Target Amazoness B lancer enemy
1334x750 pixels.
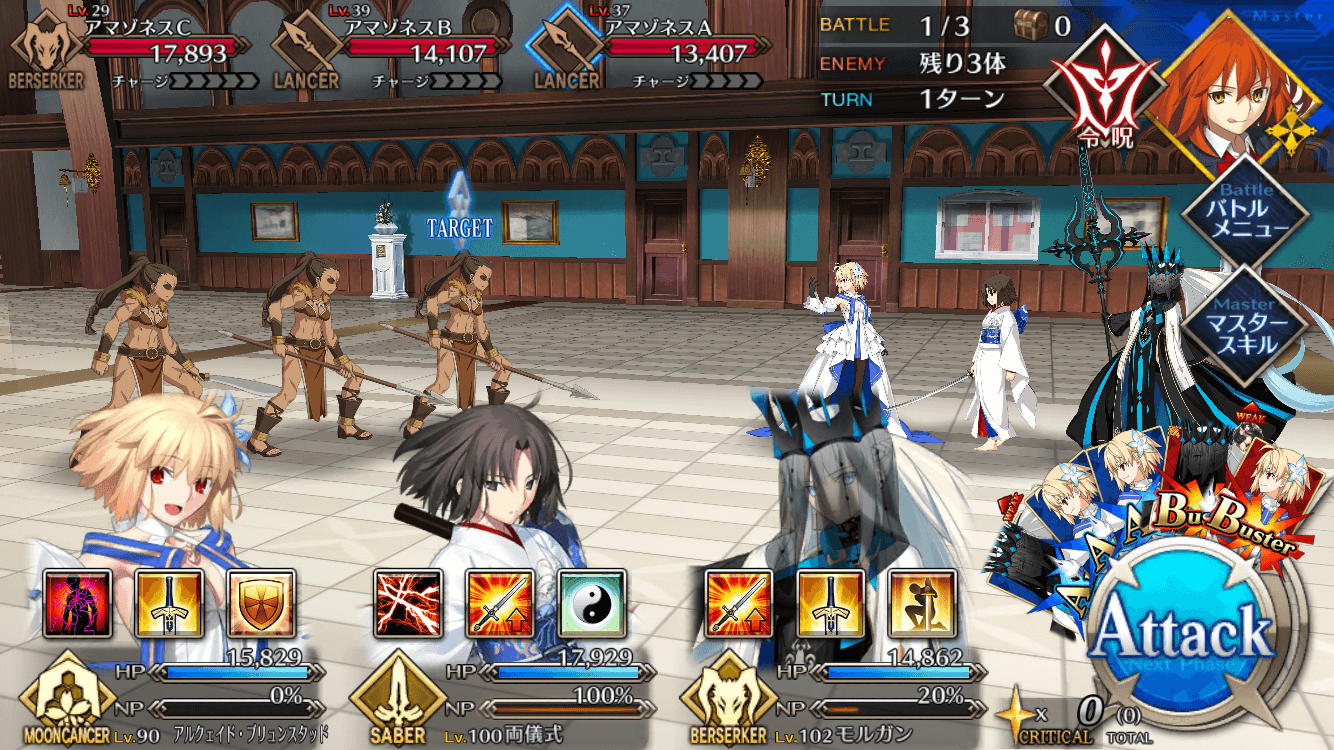coord(300,340)
